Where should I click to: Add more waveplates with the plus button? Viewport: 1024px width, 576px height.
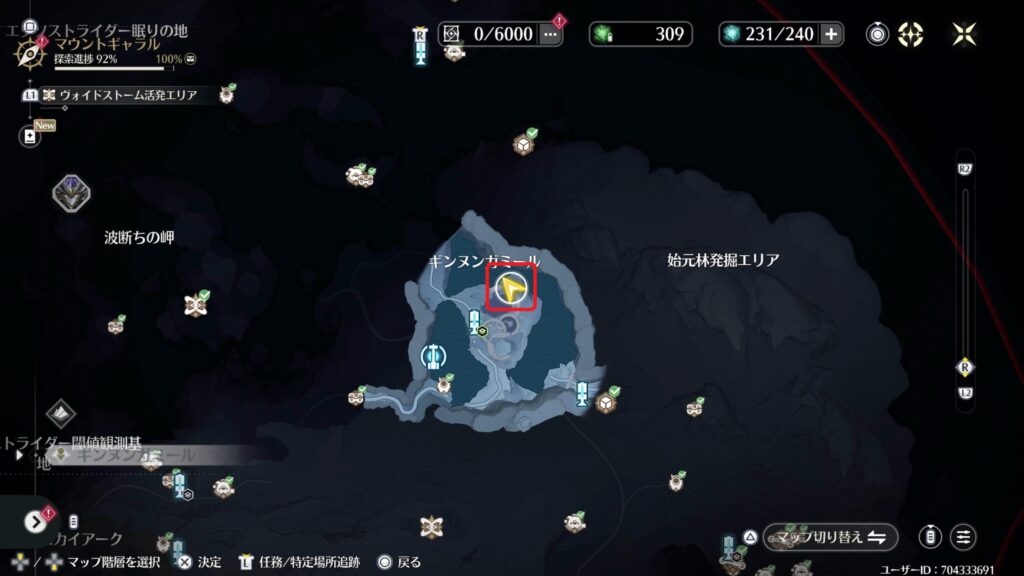[831, 34]
